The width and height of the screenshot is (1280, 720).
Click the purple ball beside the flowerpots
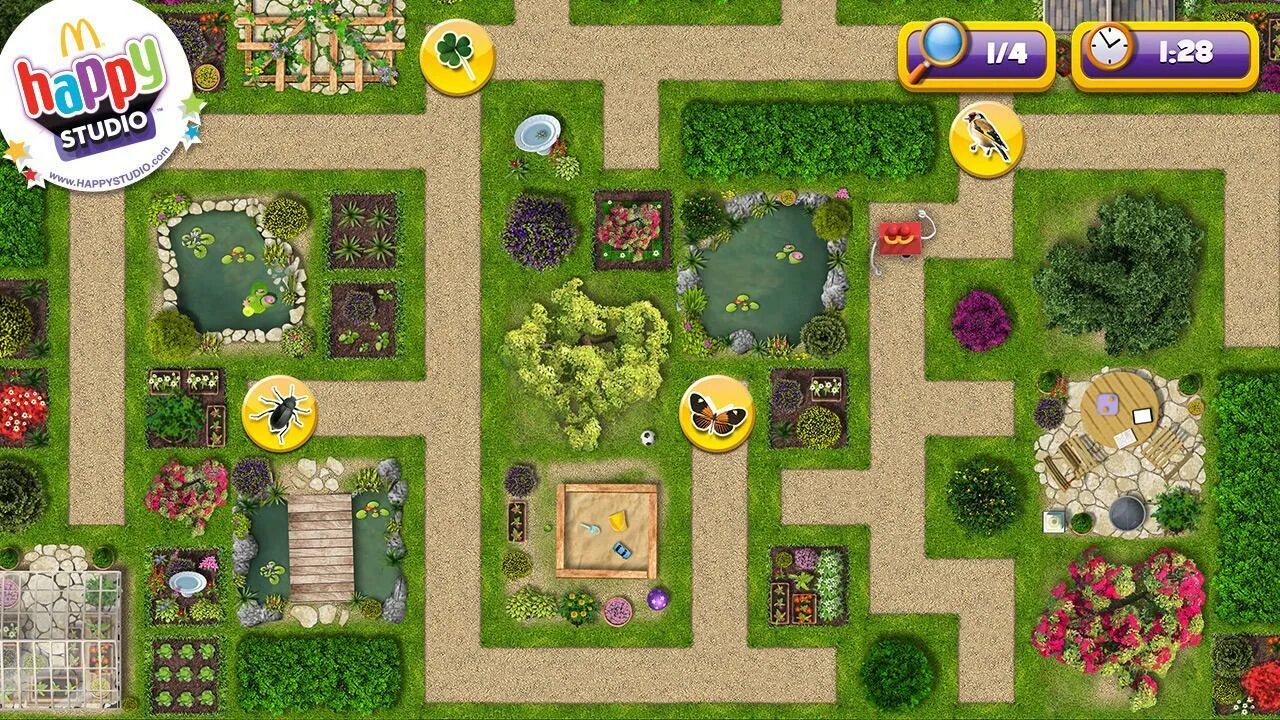(659, 600)
